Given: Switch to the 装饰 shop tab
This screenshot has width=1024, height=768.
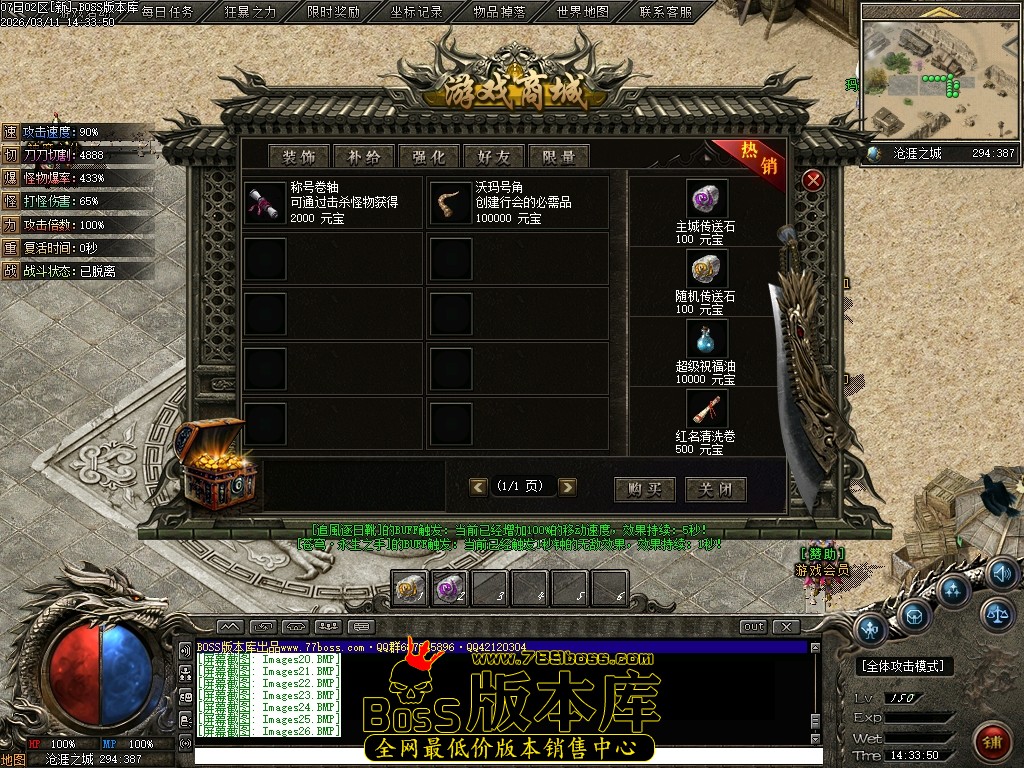Looking at the screenshot, I should (299, 156).
